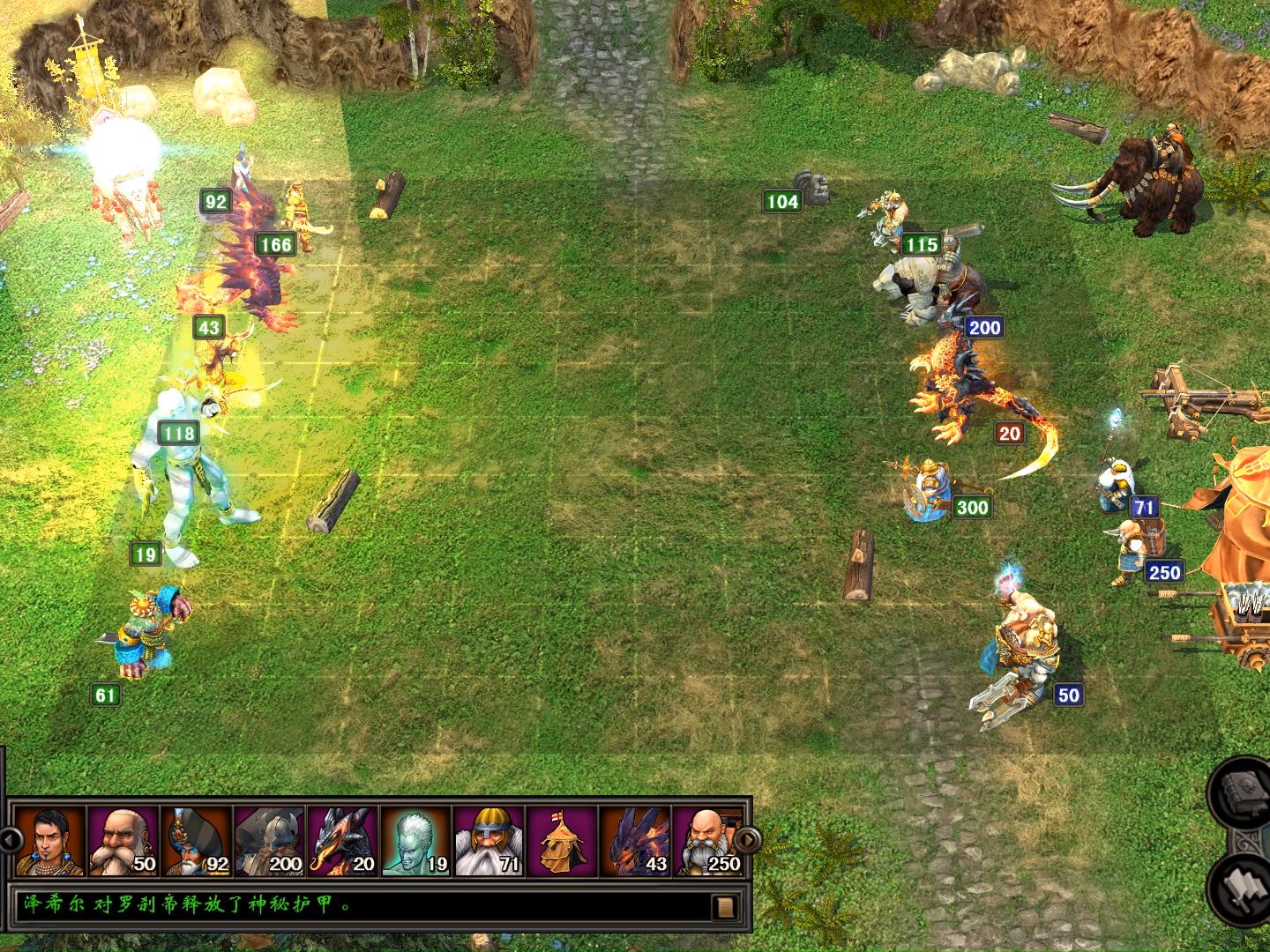Viewport: 1270px width, 952px height.
Task: Choose the bearded dwarf portrait numbered 250
Action: [708, 840]
